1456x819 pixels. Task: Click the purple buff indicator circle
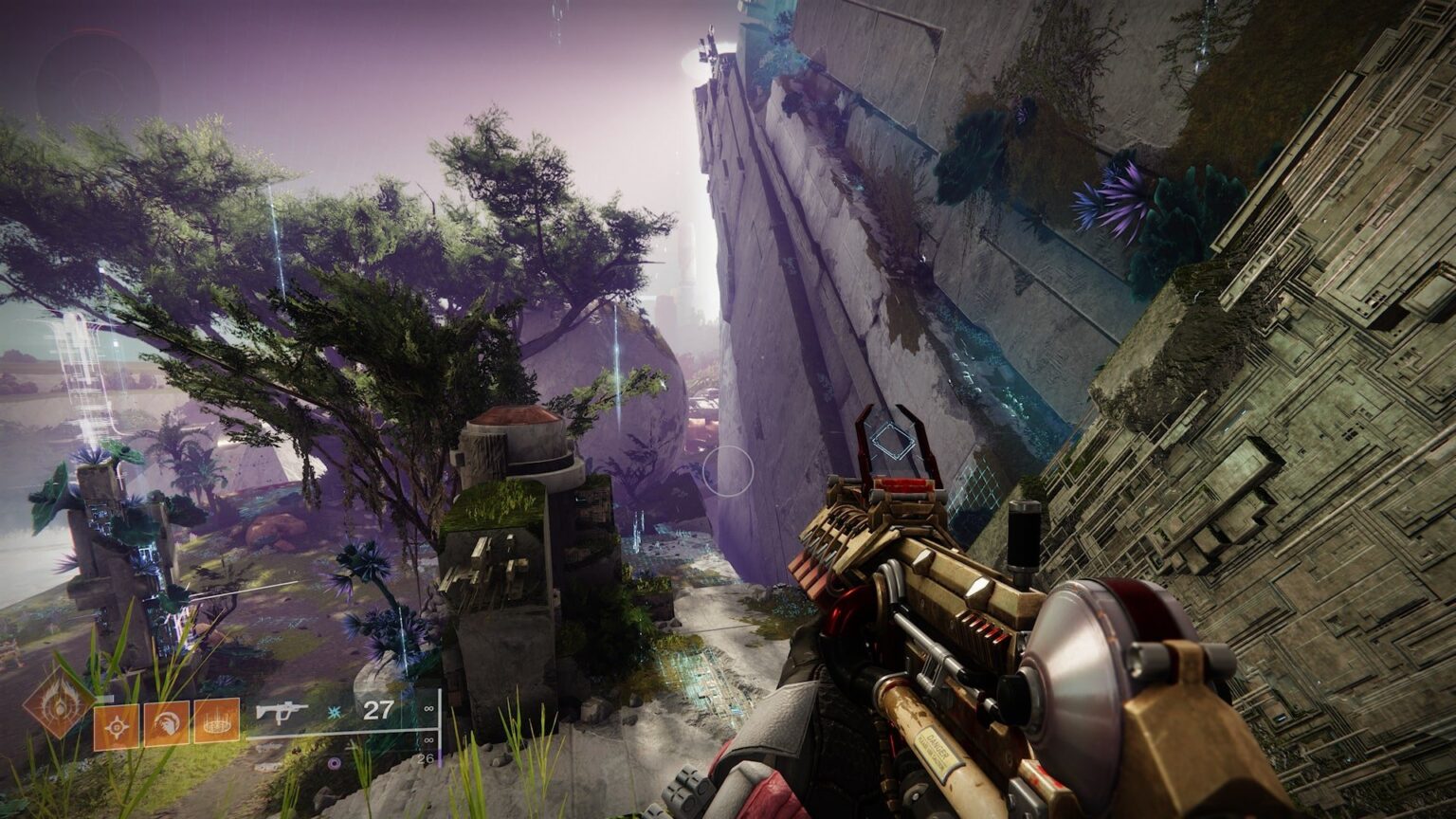[x=334, y=763]
